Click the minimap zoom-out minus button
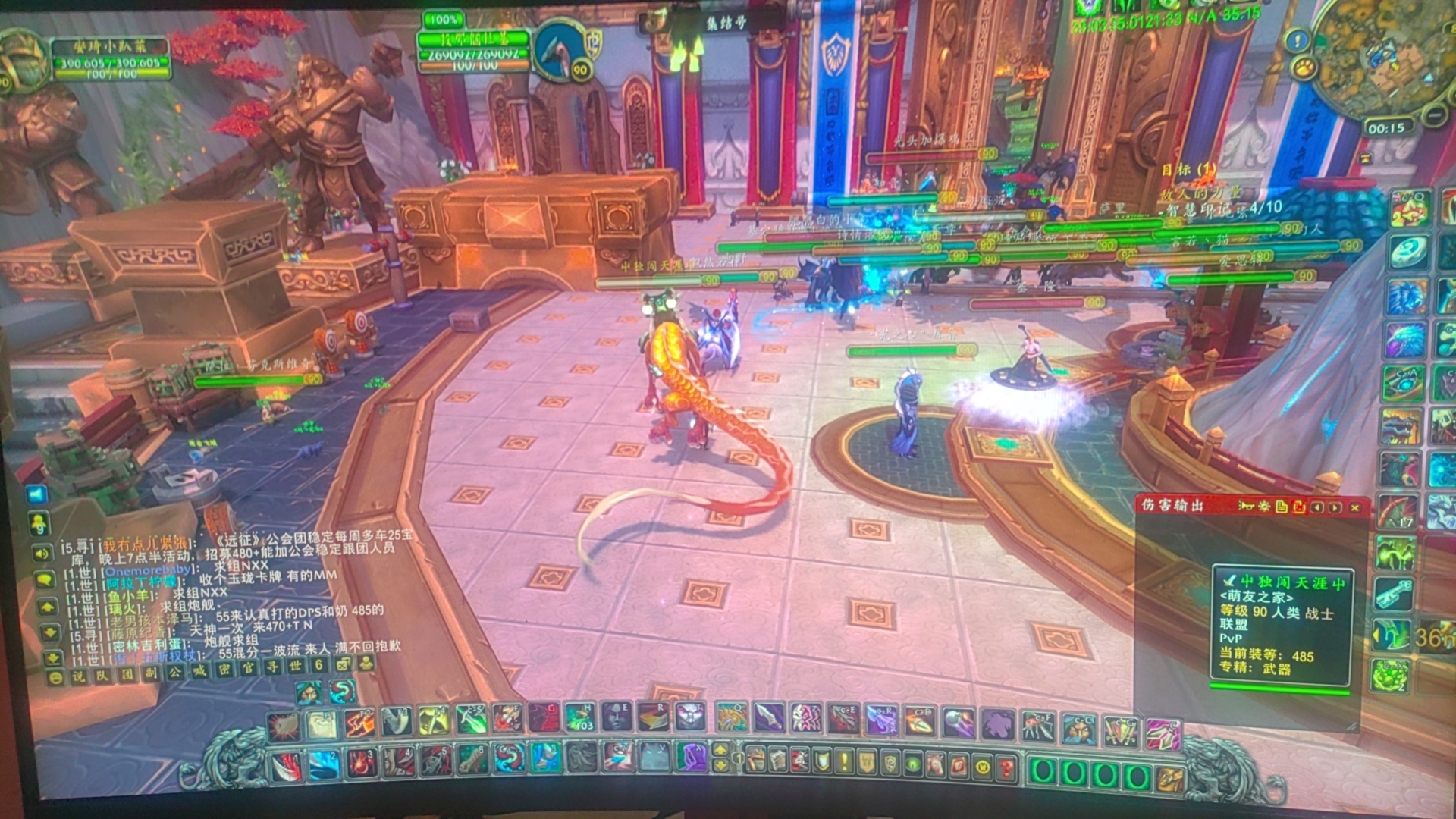1456x819 pixels. tap(1434, 115)
